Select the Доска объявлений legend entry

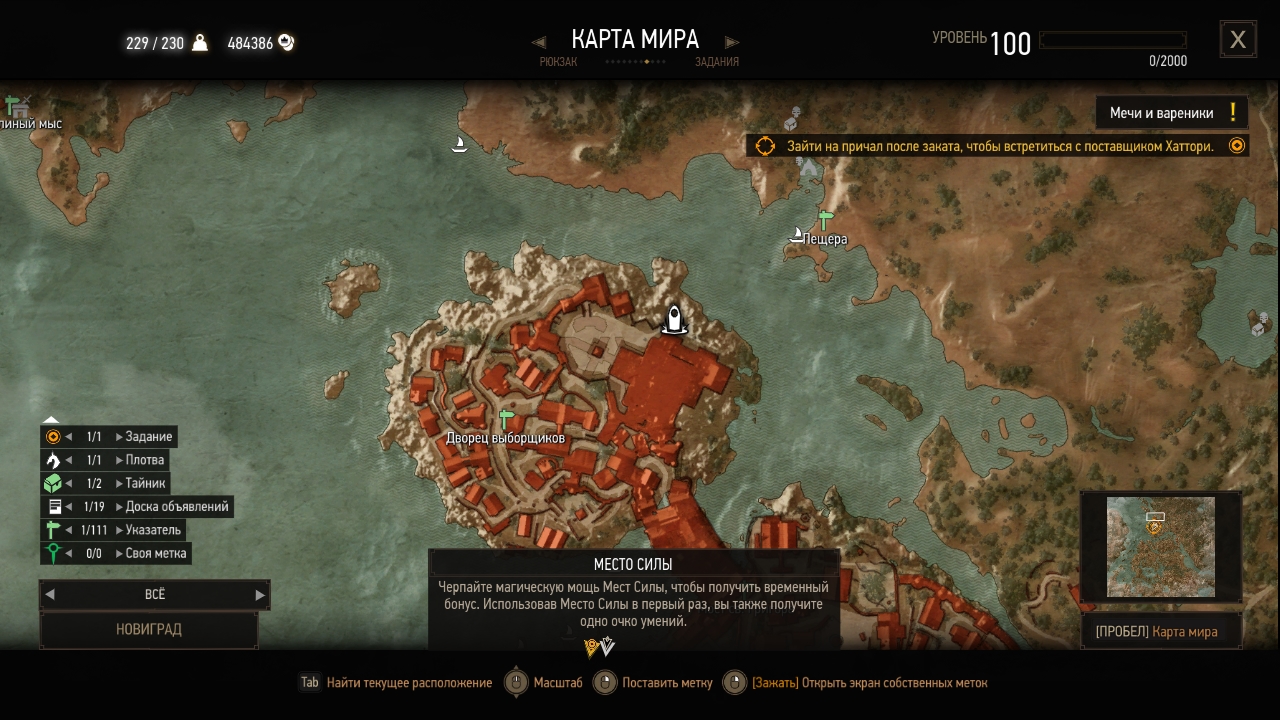pos(177,507)
